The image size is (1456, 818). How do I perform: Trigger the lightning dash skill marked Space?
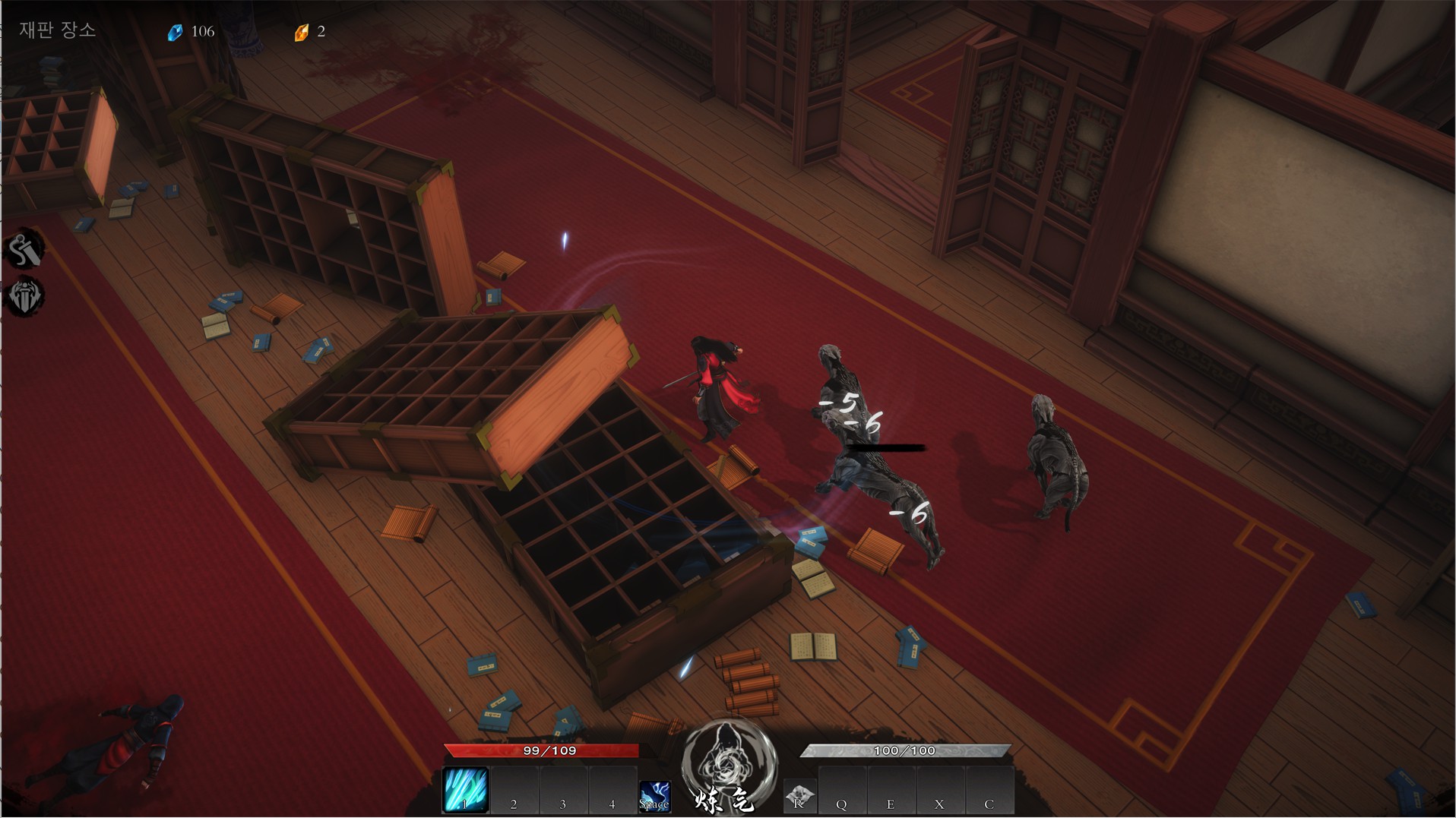coord(654,796)
